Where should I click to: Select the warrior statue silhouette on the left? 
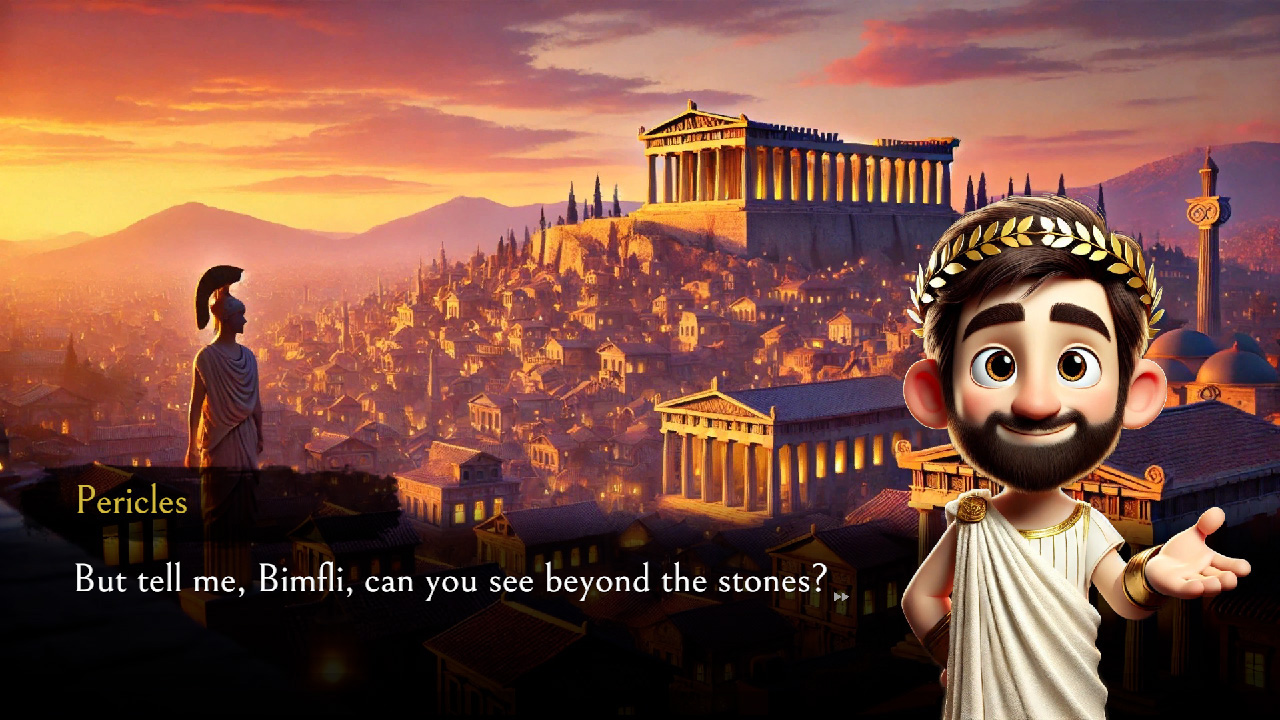pyautogui.click(x=225, y=370)
